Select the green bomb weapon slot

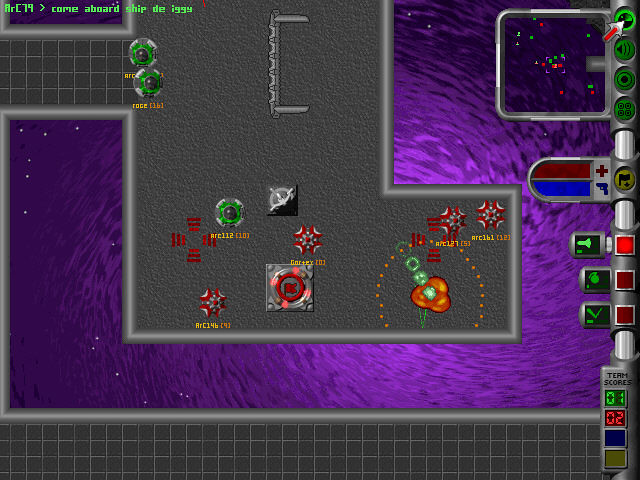click(594, 280)
